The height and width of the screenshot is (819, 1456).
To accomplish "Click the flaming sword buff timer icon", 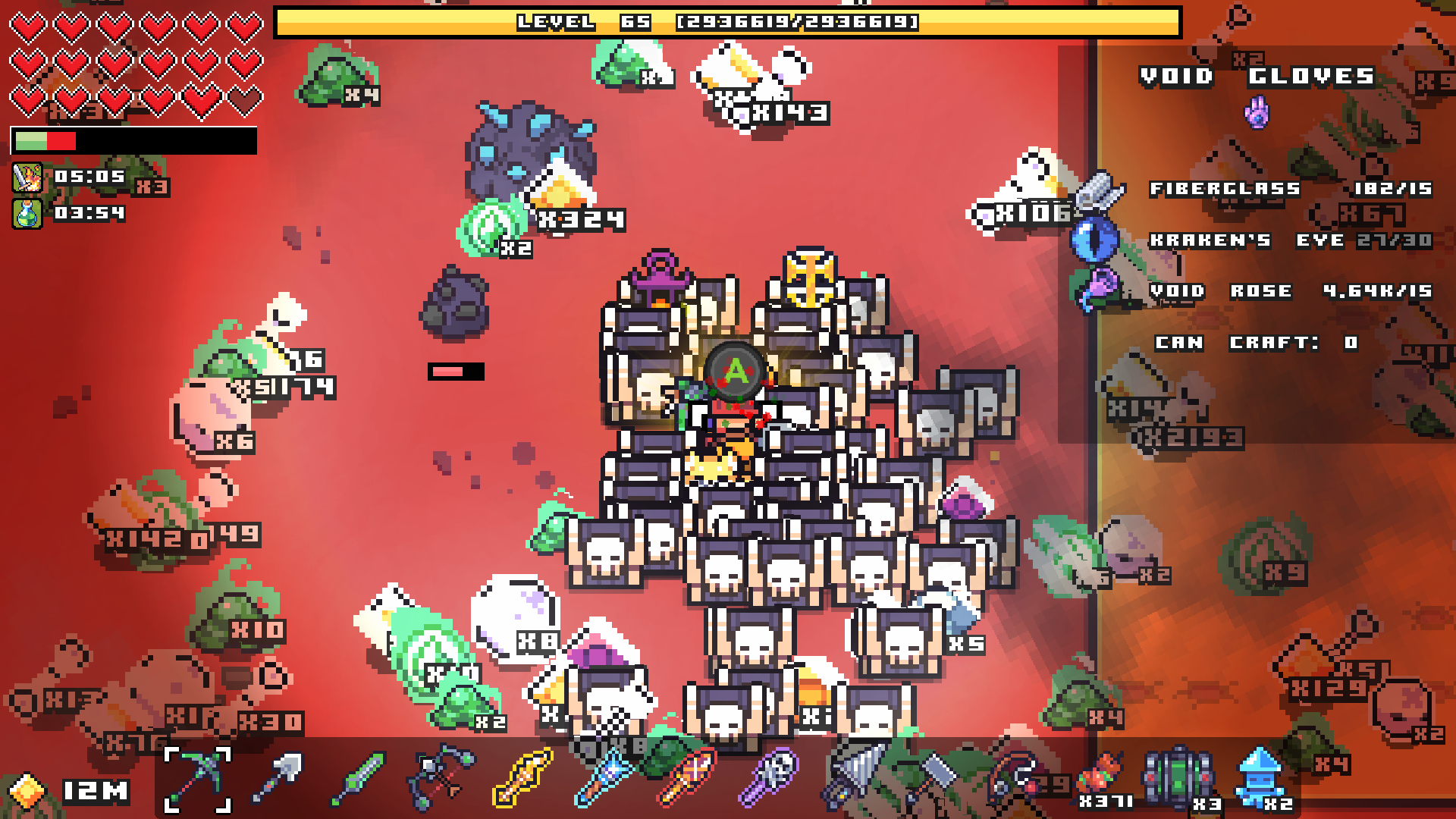I will [27, 177].
